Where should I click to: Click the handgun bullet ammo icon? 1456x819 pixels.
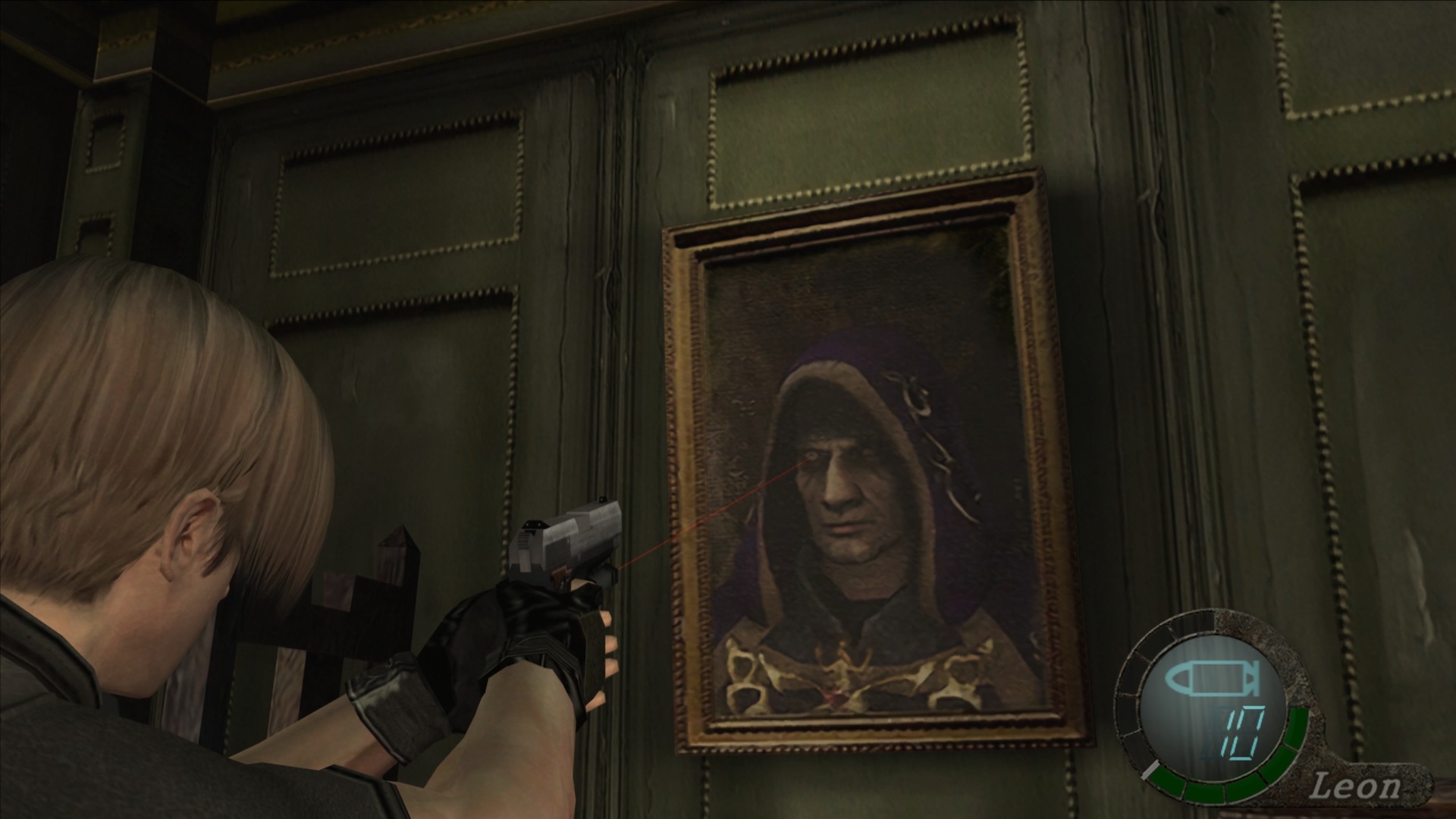click(1210, 680)
